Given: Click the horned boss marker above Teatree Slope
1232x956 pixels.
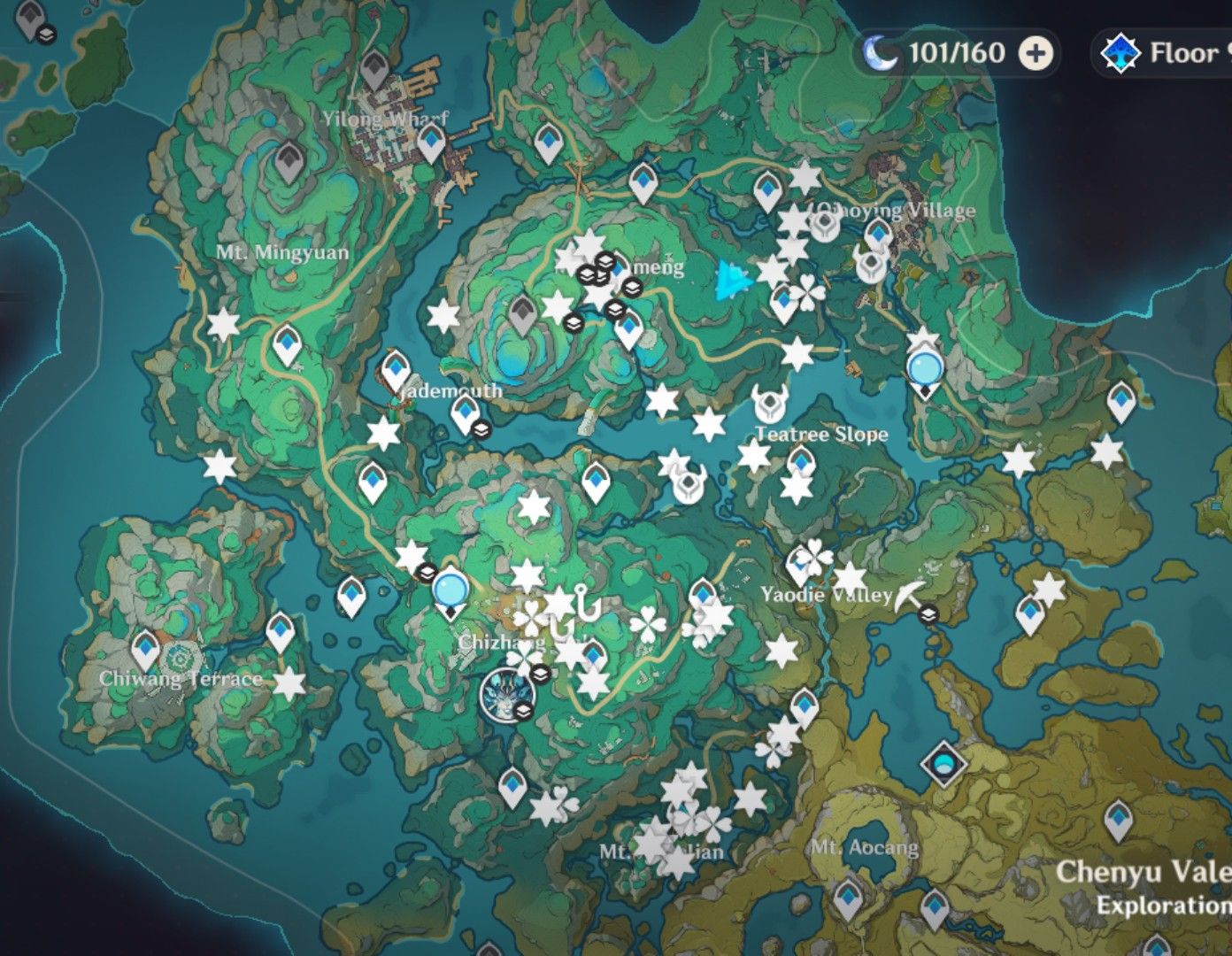Looking at the screenshot, I should tap(768, 404).
